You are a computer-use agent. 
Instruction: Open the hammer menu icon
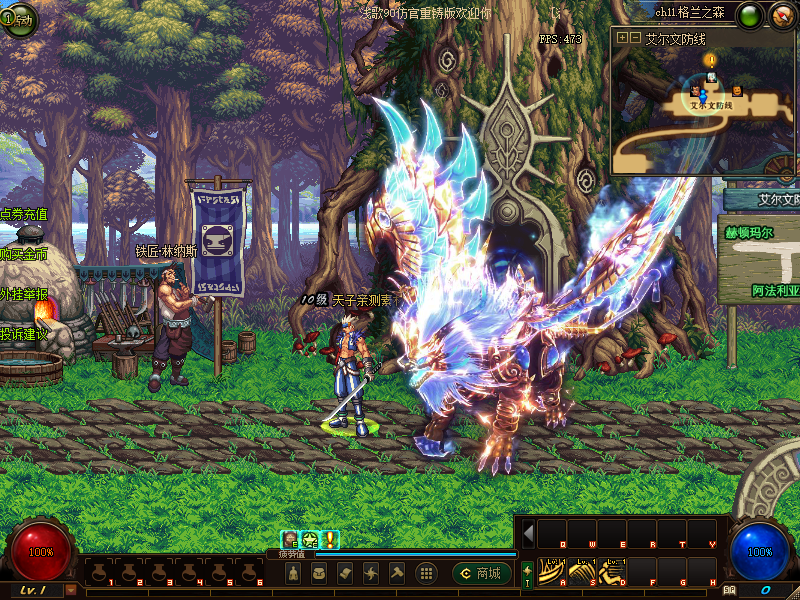point(397,573)
